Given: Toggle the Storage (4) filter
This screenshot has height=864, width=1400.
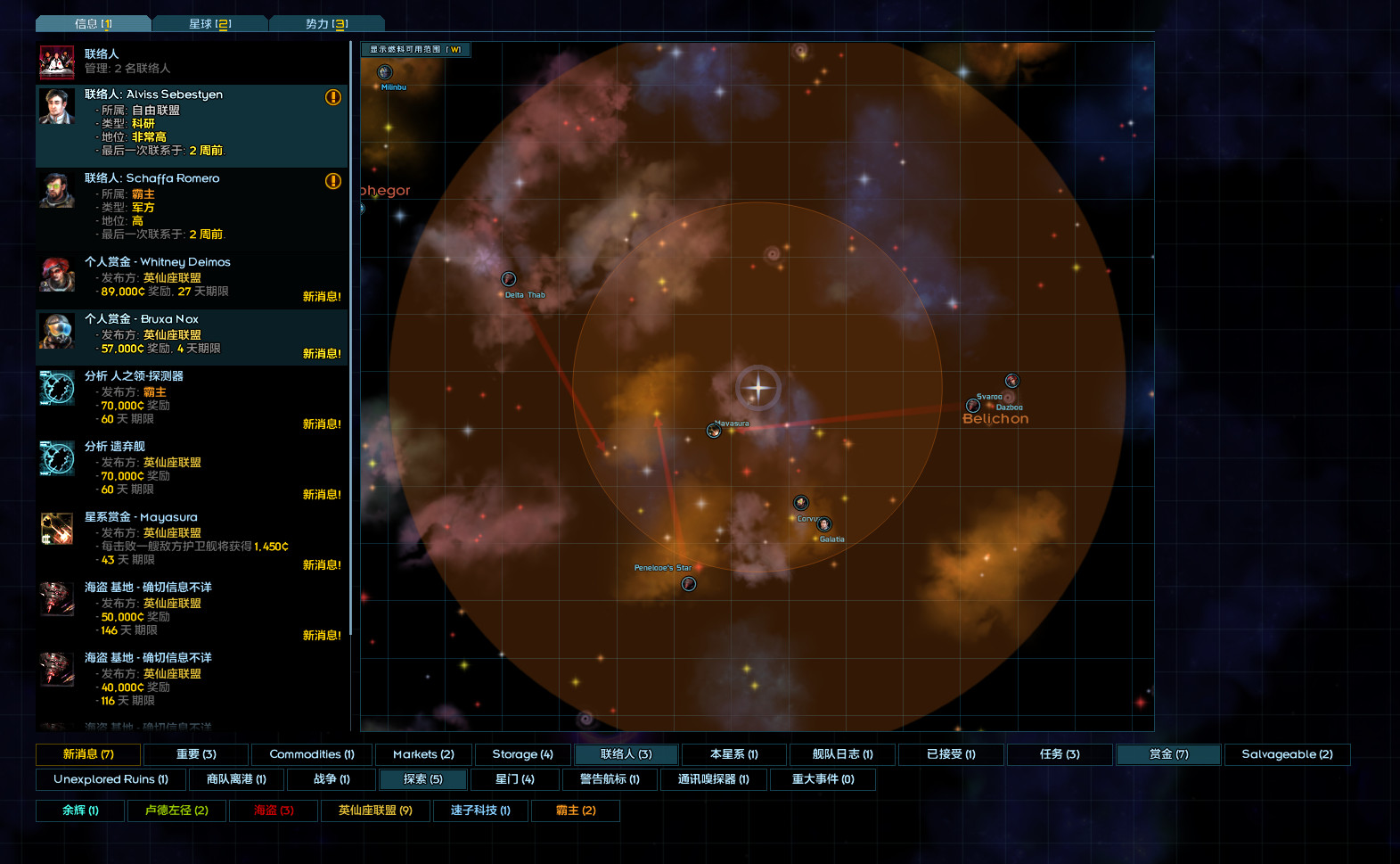Looking at the screenshot, I should [522, 754].
